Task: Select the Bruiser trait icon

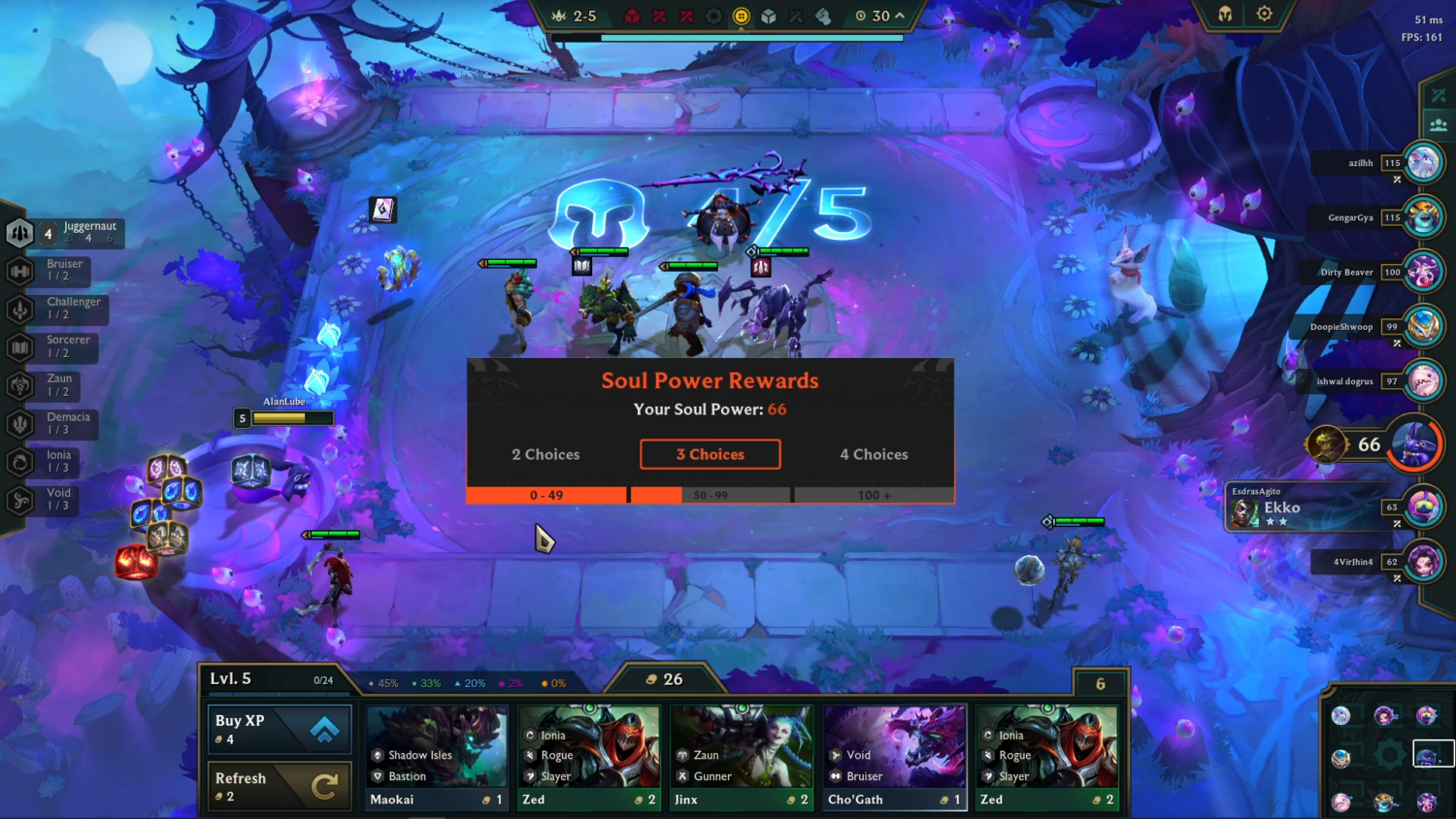Action: pyautogui.click(x=19, y=271)
